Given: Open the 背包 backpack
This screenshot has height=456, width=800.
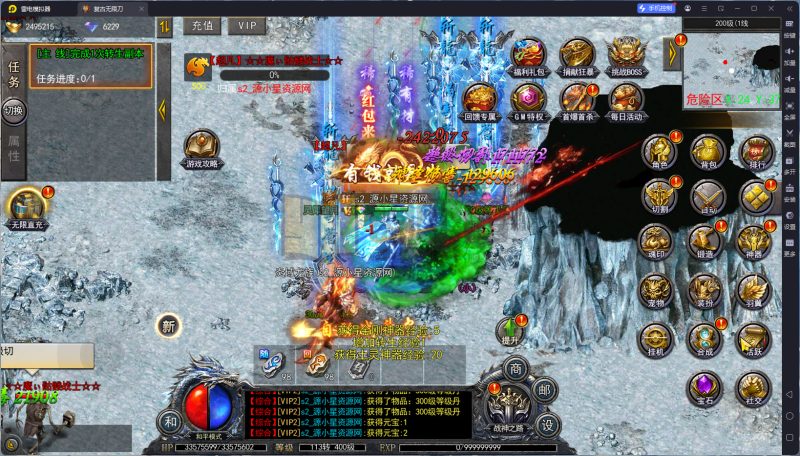Looking at the screenshot, I should click(707, 150).
